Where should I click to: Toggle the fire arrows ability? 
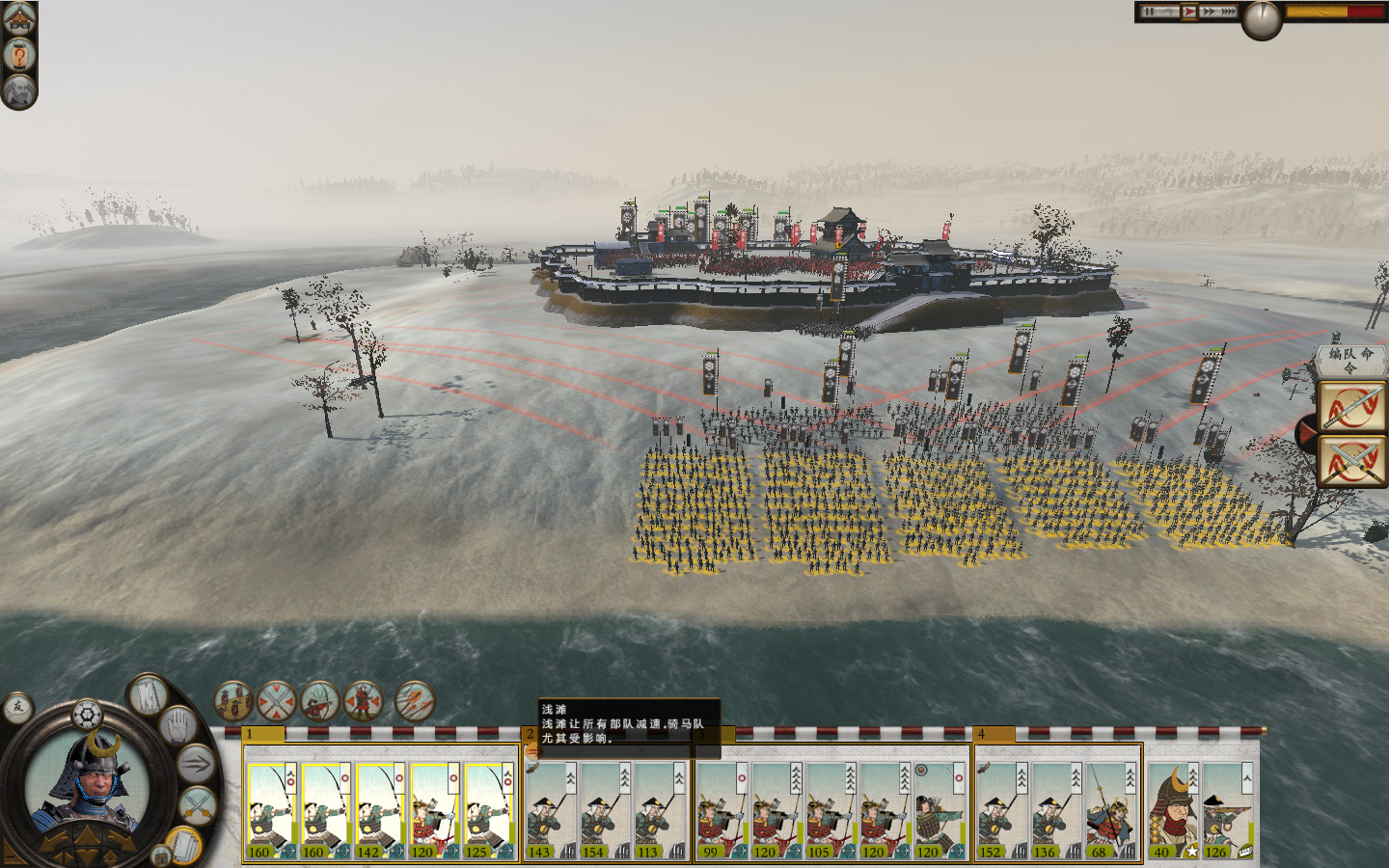[x=415, y=701]
